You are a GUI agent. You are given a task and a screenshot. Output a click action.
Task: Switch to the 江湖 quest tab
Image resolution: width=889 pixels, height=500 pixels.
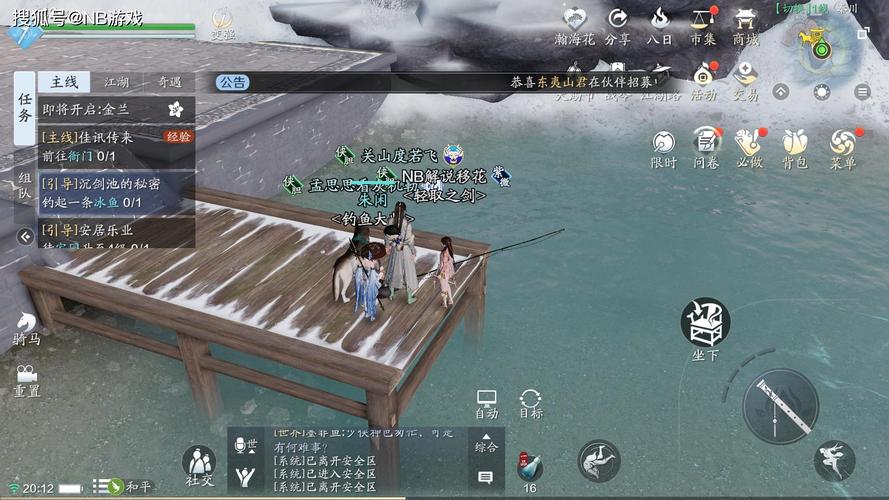[x=117, y=82]
